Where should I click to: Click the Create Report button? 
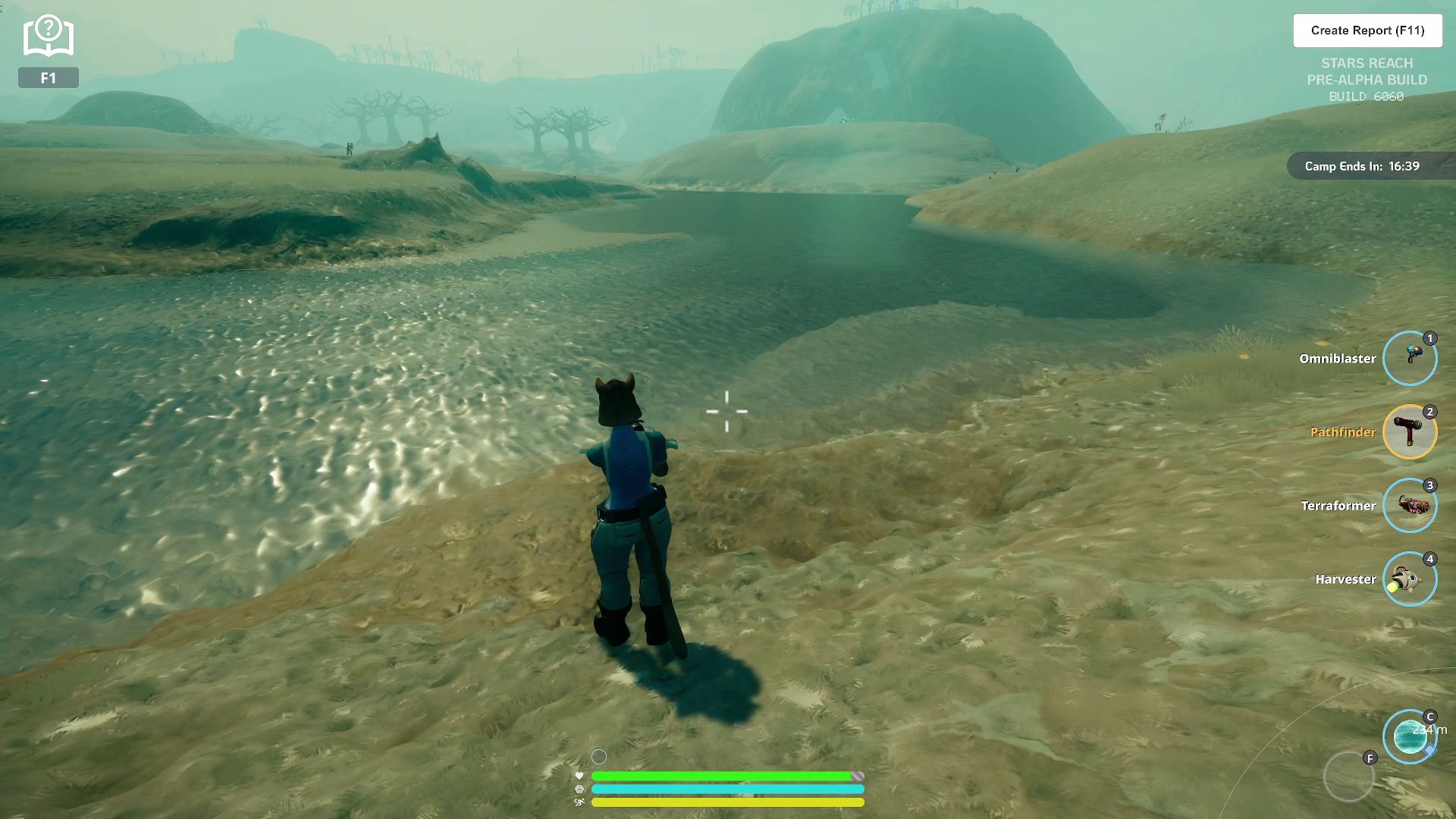click(1367, 30)
